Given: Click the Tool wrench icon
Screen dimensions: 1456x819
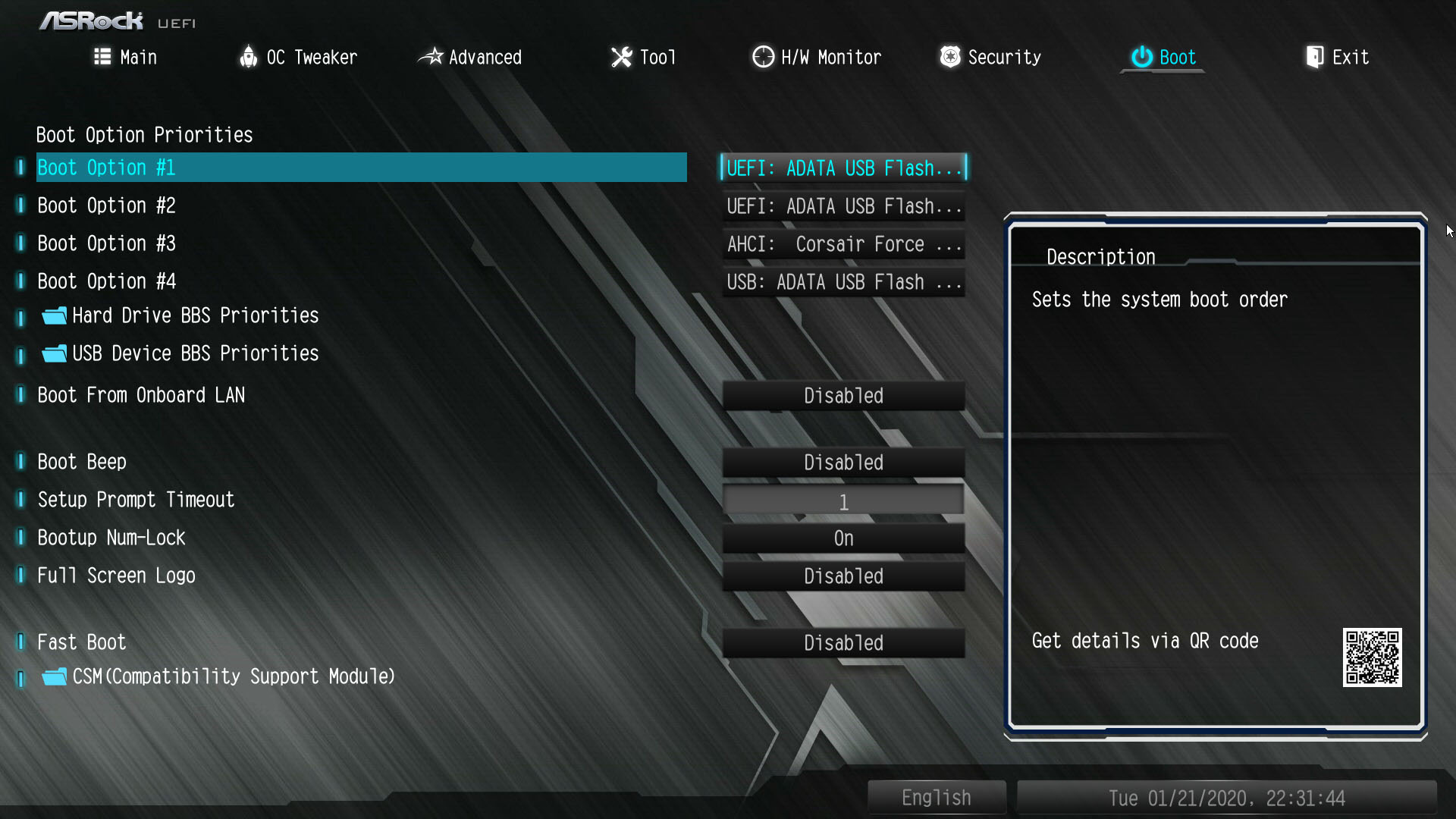Looking at the screenshot, I should click(620, 57).
